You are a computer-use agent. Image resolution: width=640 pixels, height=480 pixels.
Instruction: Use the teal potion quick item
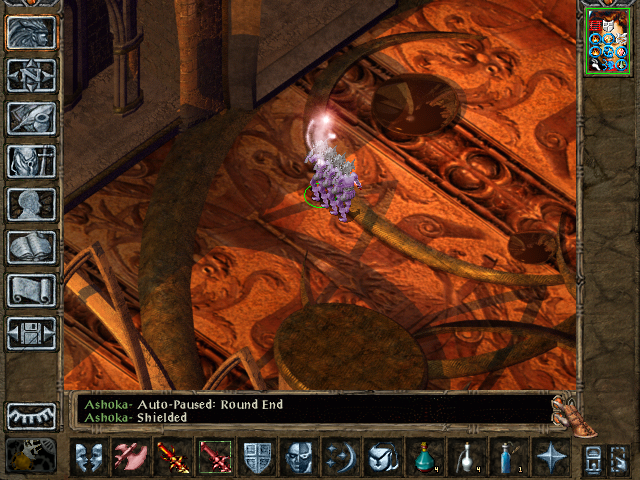(x=425, y=458)
